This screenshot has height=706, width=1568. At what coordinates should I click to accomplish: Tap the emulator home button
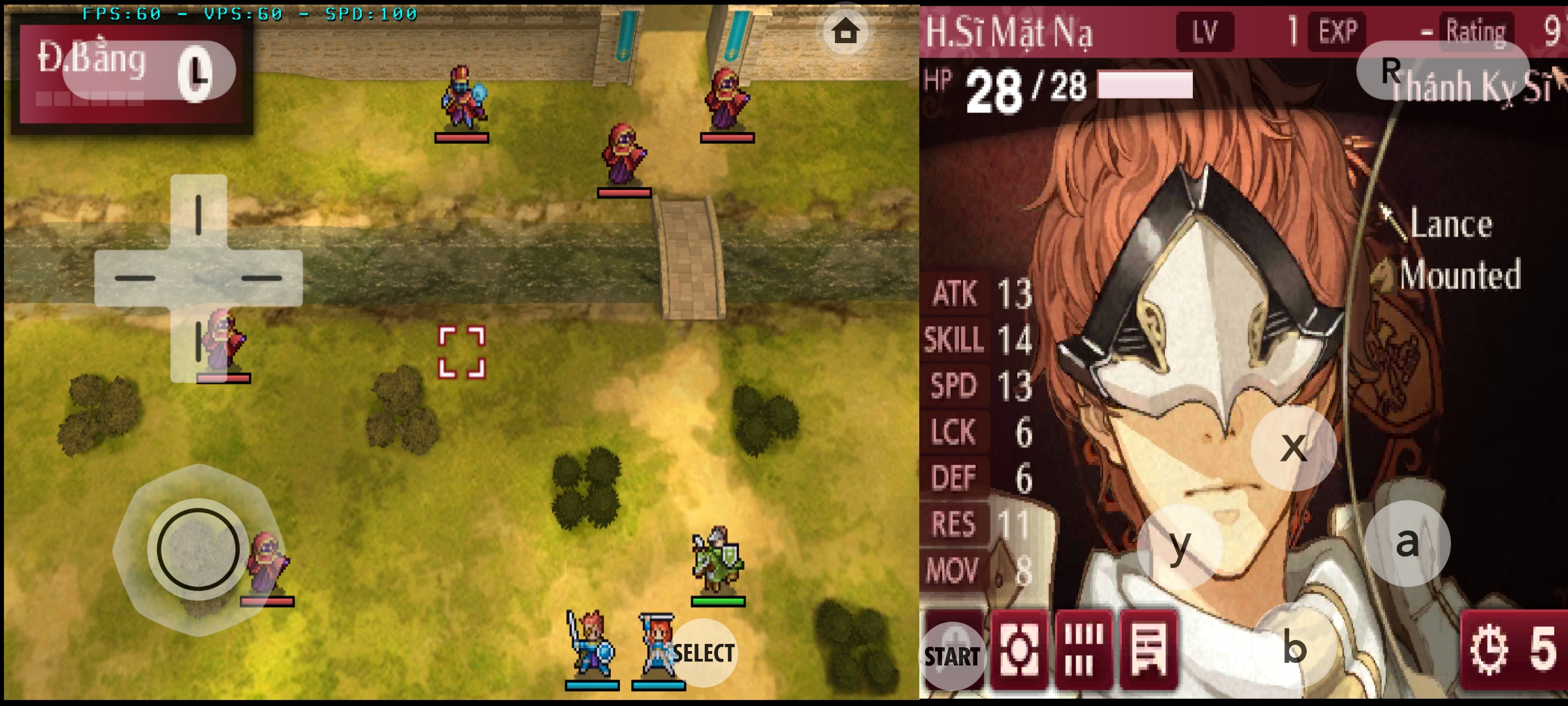pyautogui.click(x=845, y=31)
